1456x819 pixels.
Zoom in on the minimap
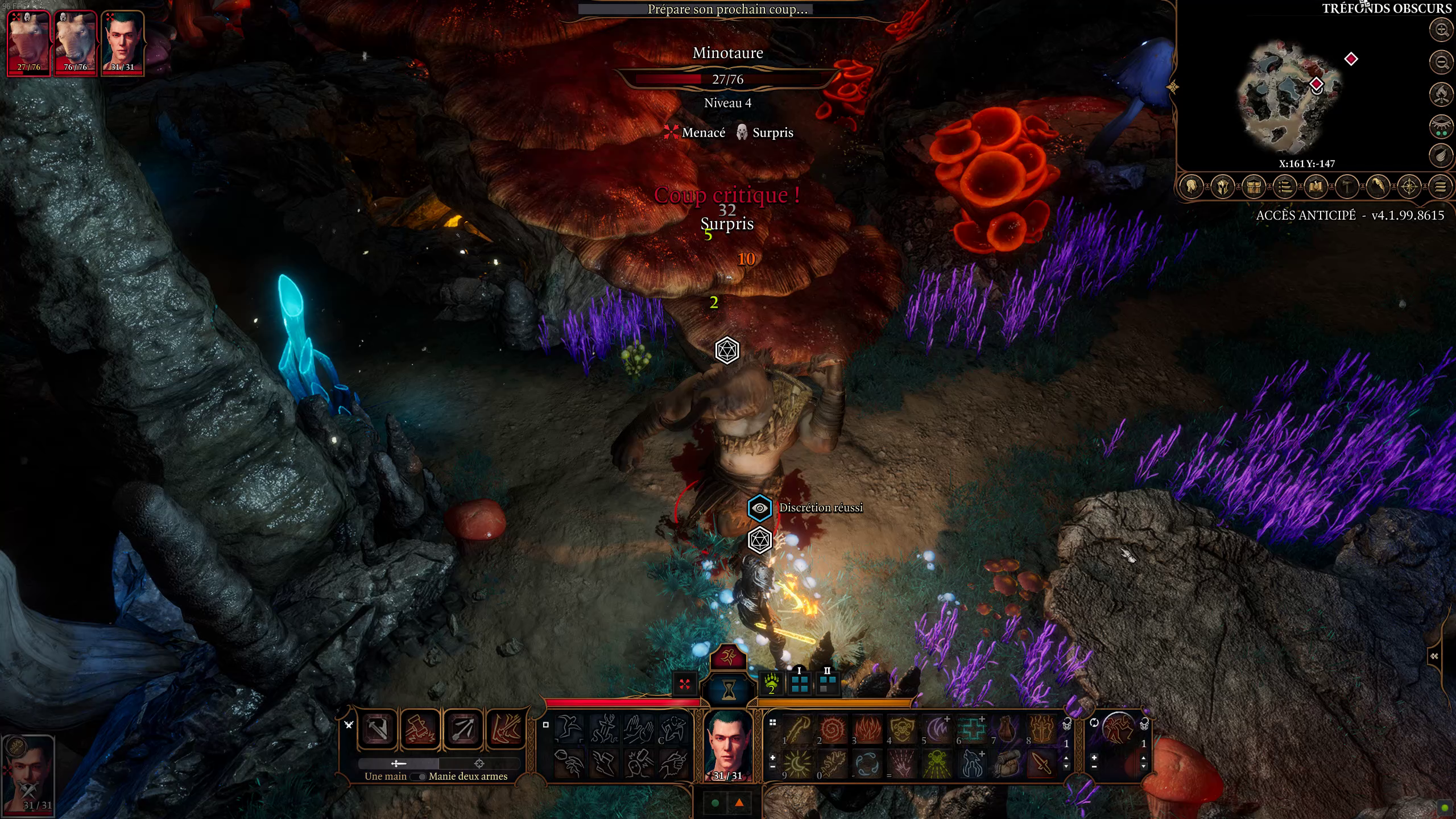(x=1441, y=30)
